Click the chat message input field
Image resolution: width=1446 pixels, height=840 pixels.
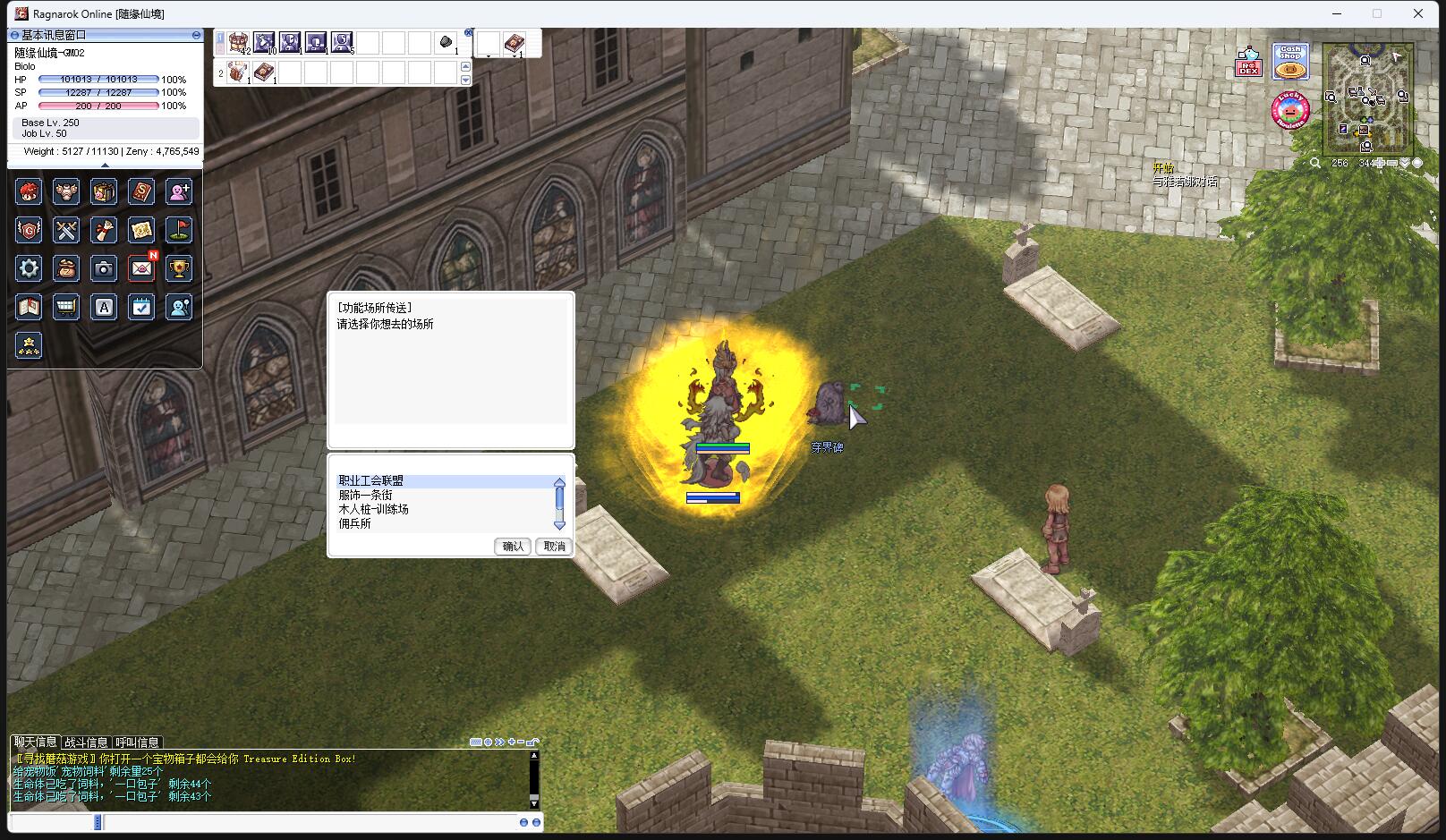coord(304,822)
